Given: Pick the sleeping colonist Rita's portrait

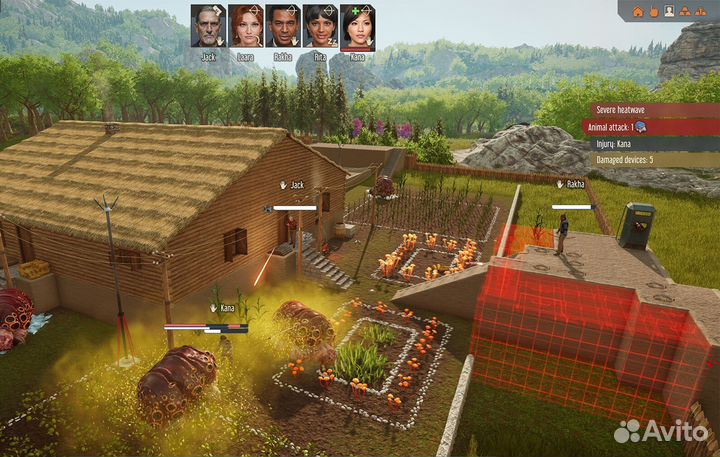Looking at the screenshot, I should 320,26.
